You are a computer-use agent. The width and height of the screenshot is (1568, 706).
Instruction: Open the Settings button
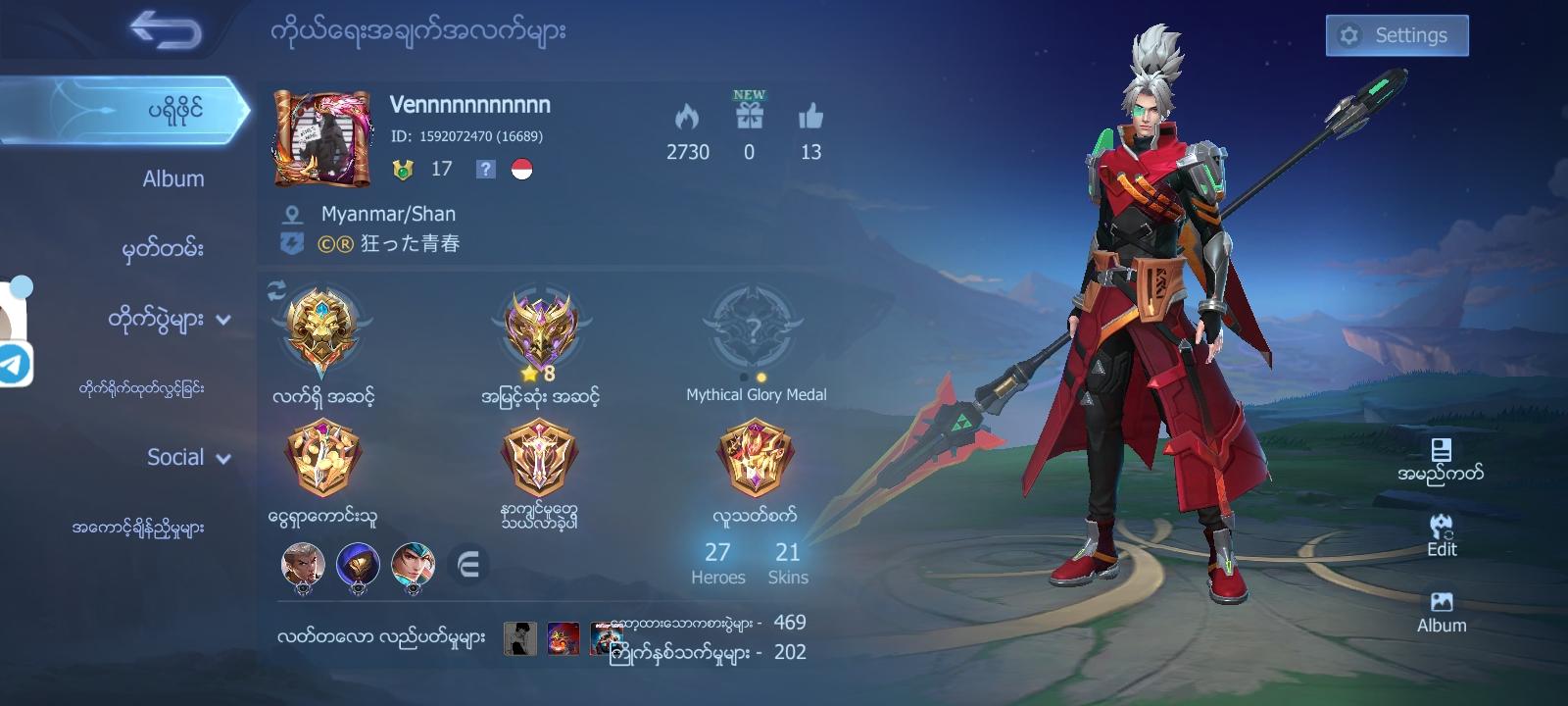click(1396, 34)
